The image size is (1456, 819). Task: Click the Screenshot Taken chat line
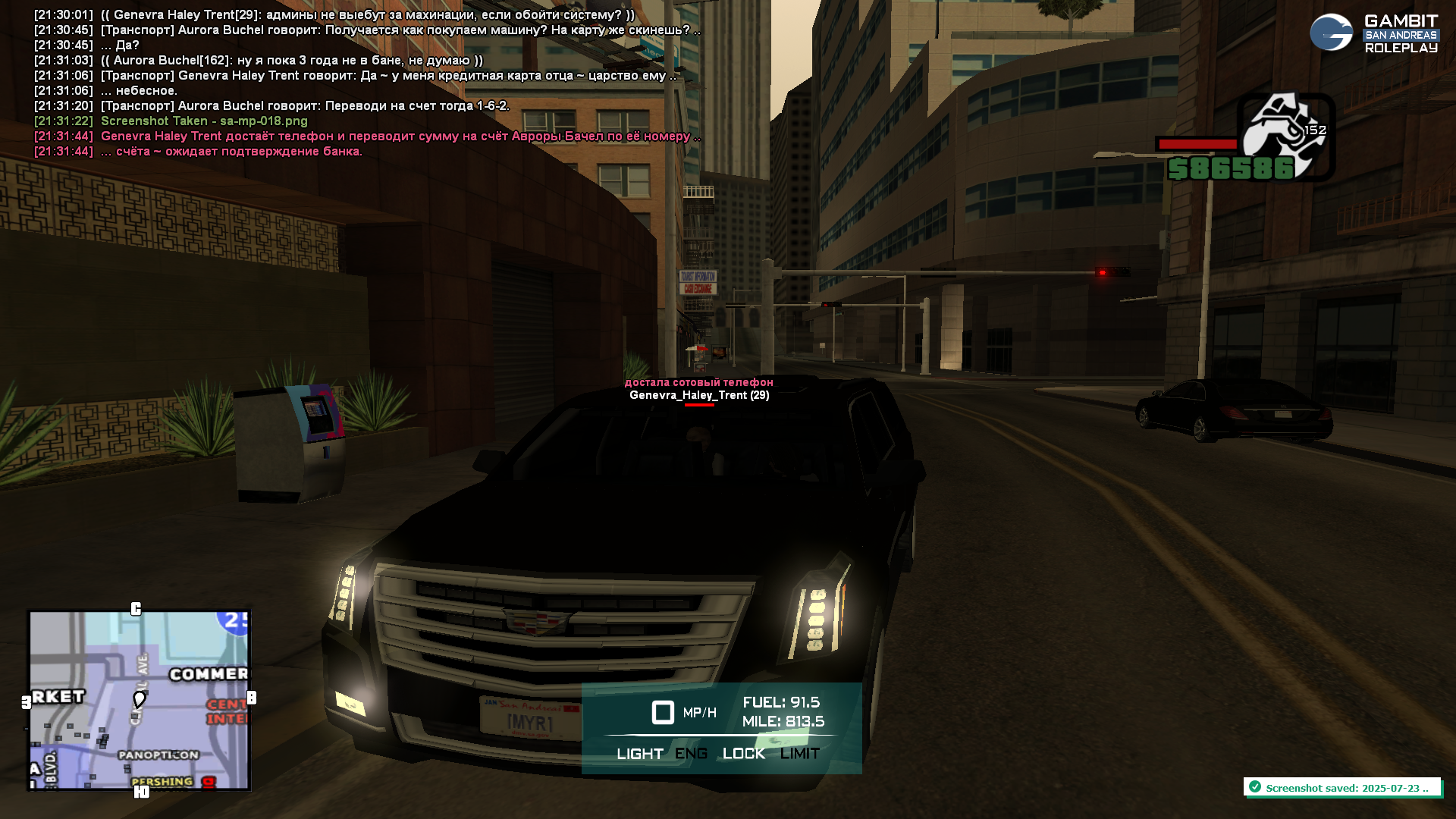click(x=204, y=121)
